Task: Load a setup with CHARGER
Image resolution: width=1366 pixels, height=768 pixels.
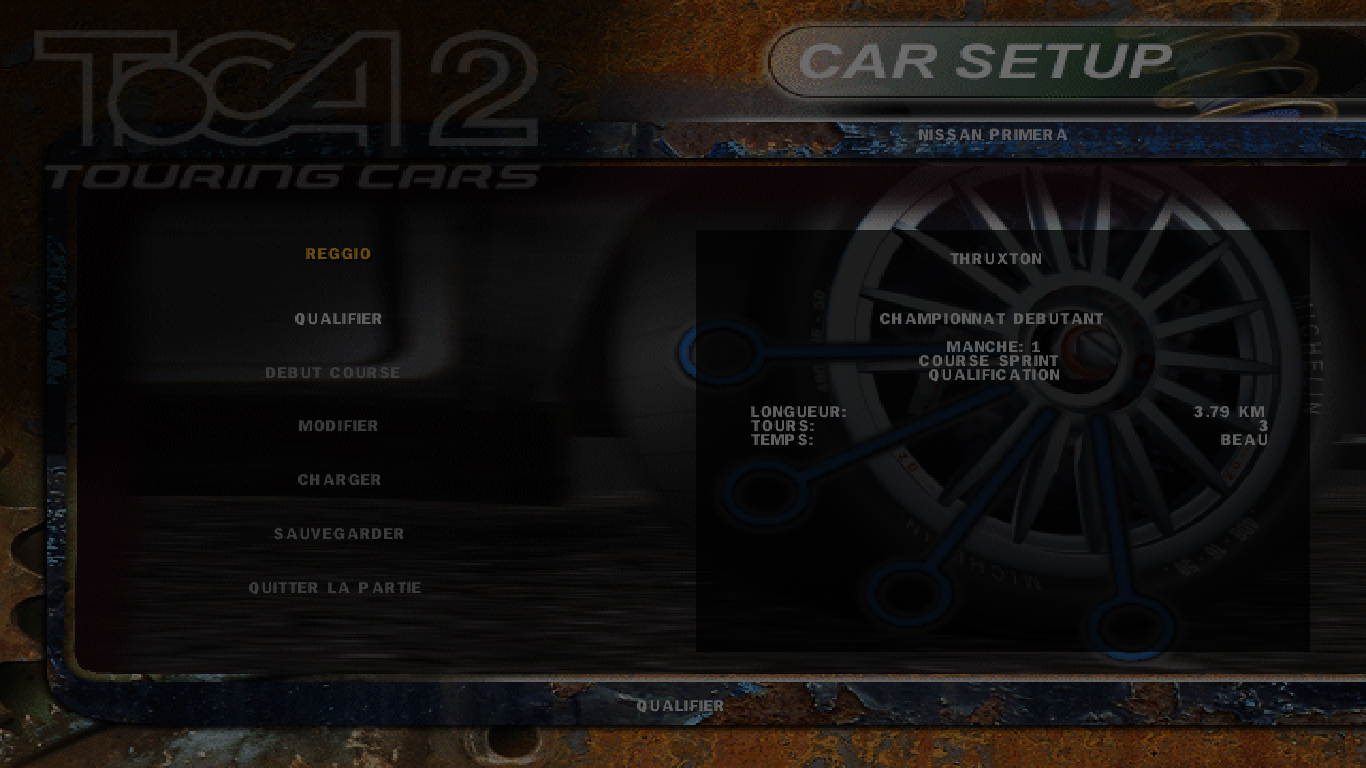Action: pos(339,480)
